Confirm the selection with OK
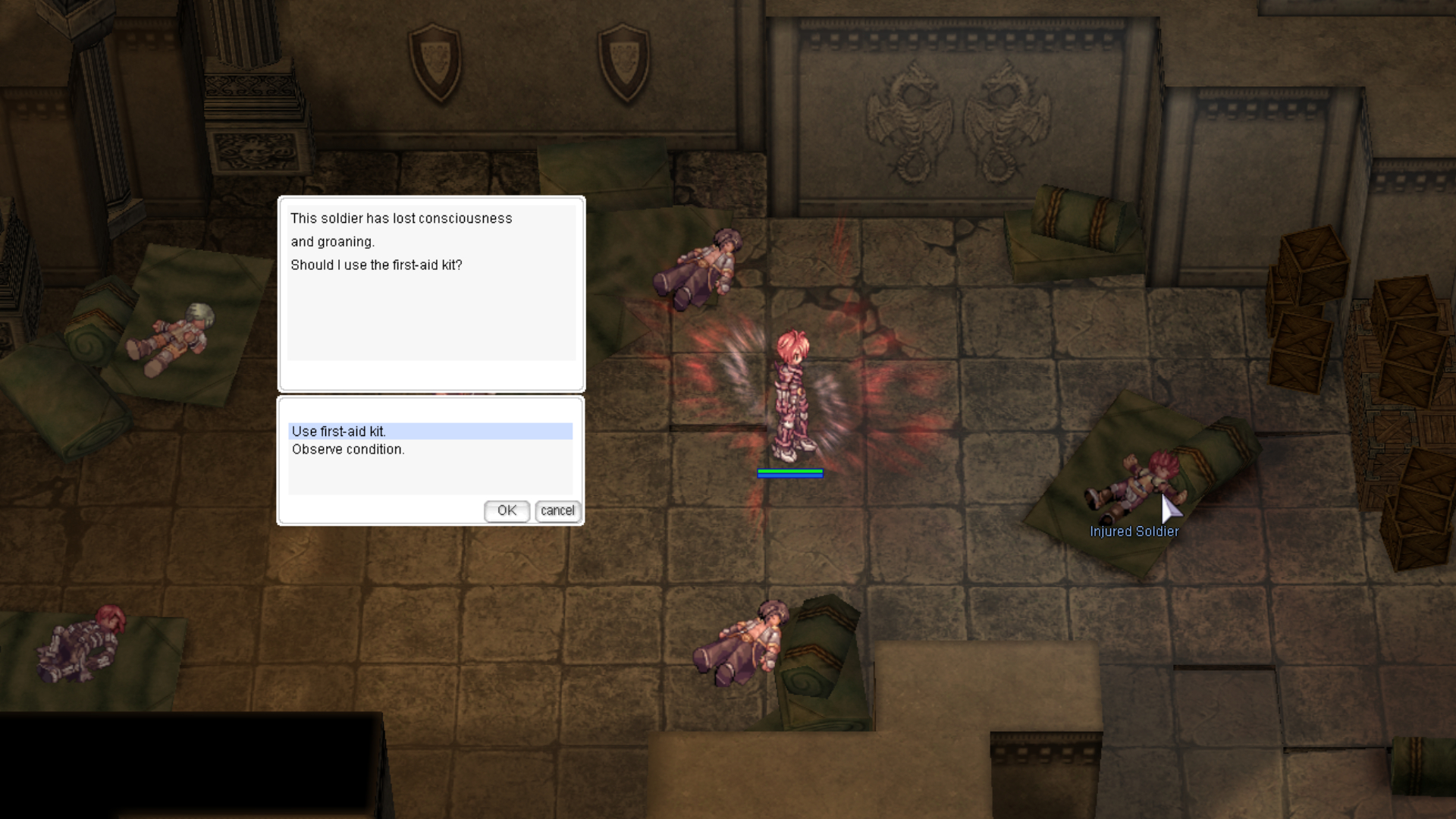The image size is (1456, 819). point(507,511)
